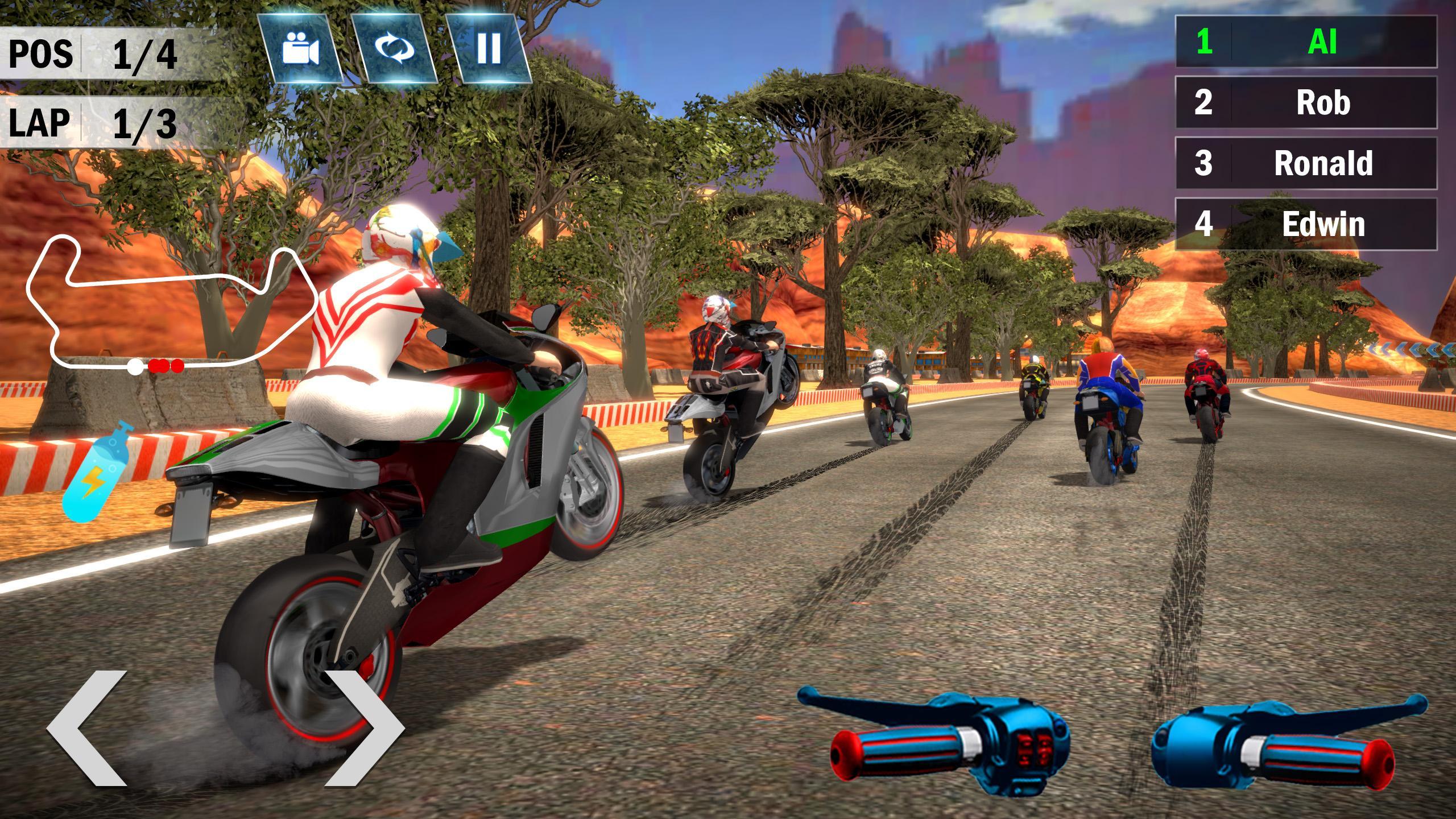The image size is (1456, 819).
Task: Switch the camera view
Action: [x=300, y=48]
